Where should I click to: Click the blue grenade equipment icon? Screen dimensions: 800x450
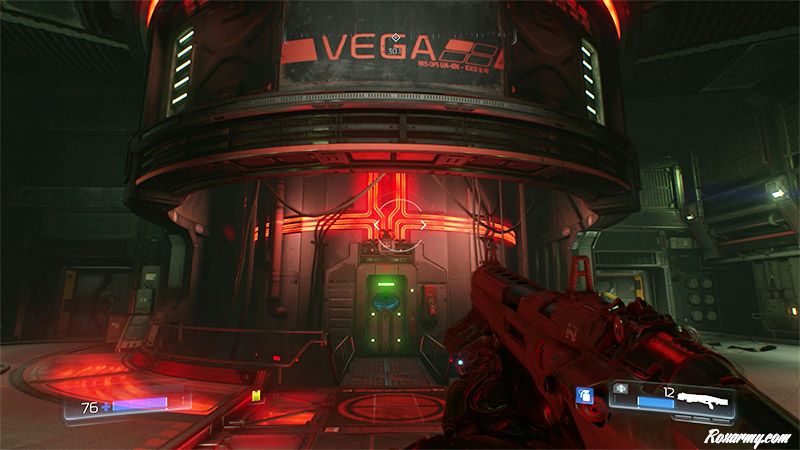586,397
